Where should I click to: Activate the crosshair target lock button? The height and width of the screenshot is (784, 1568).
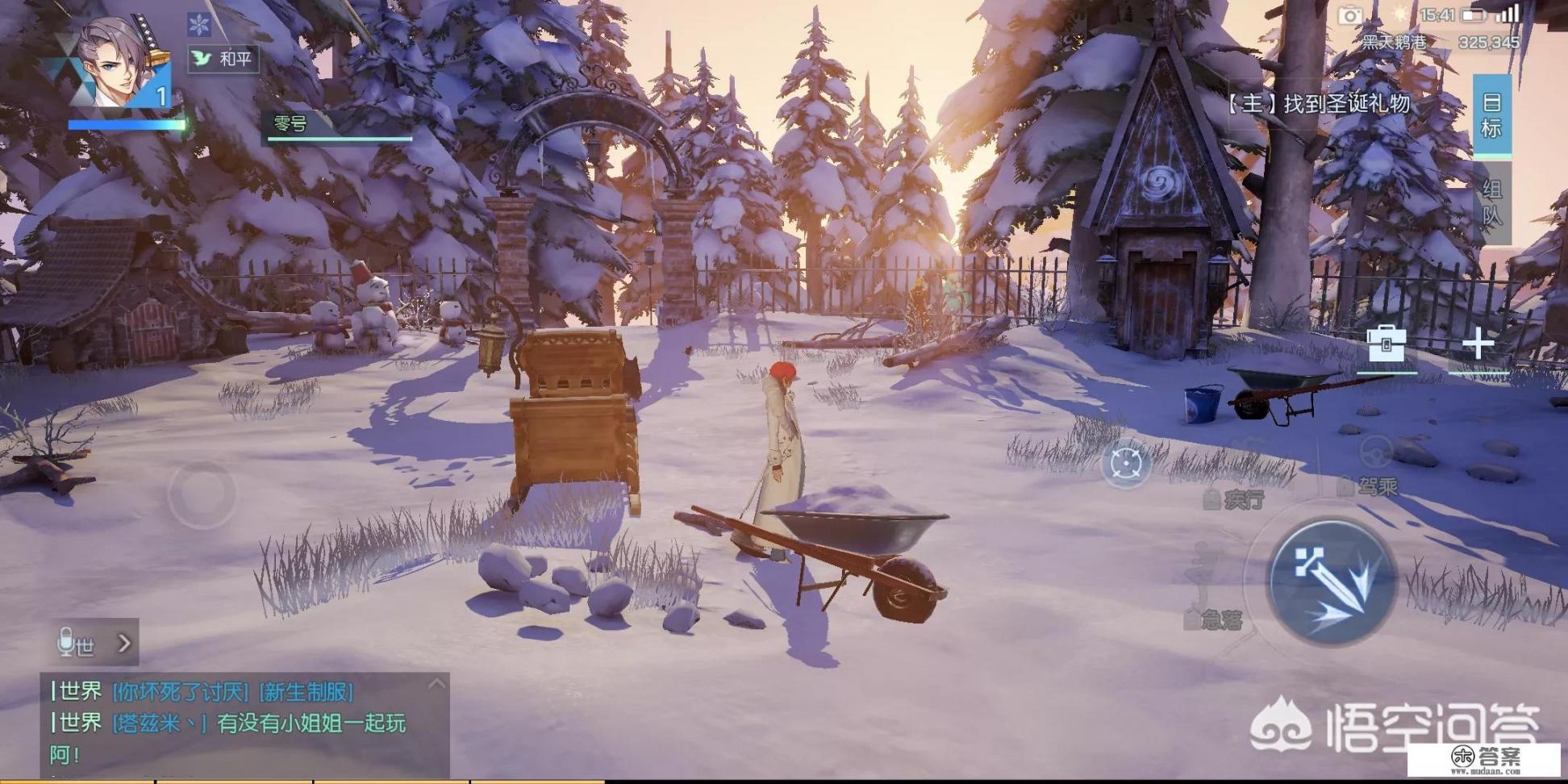[1125, 463]
